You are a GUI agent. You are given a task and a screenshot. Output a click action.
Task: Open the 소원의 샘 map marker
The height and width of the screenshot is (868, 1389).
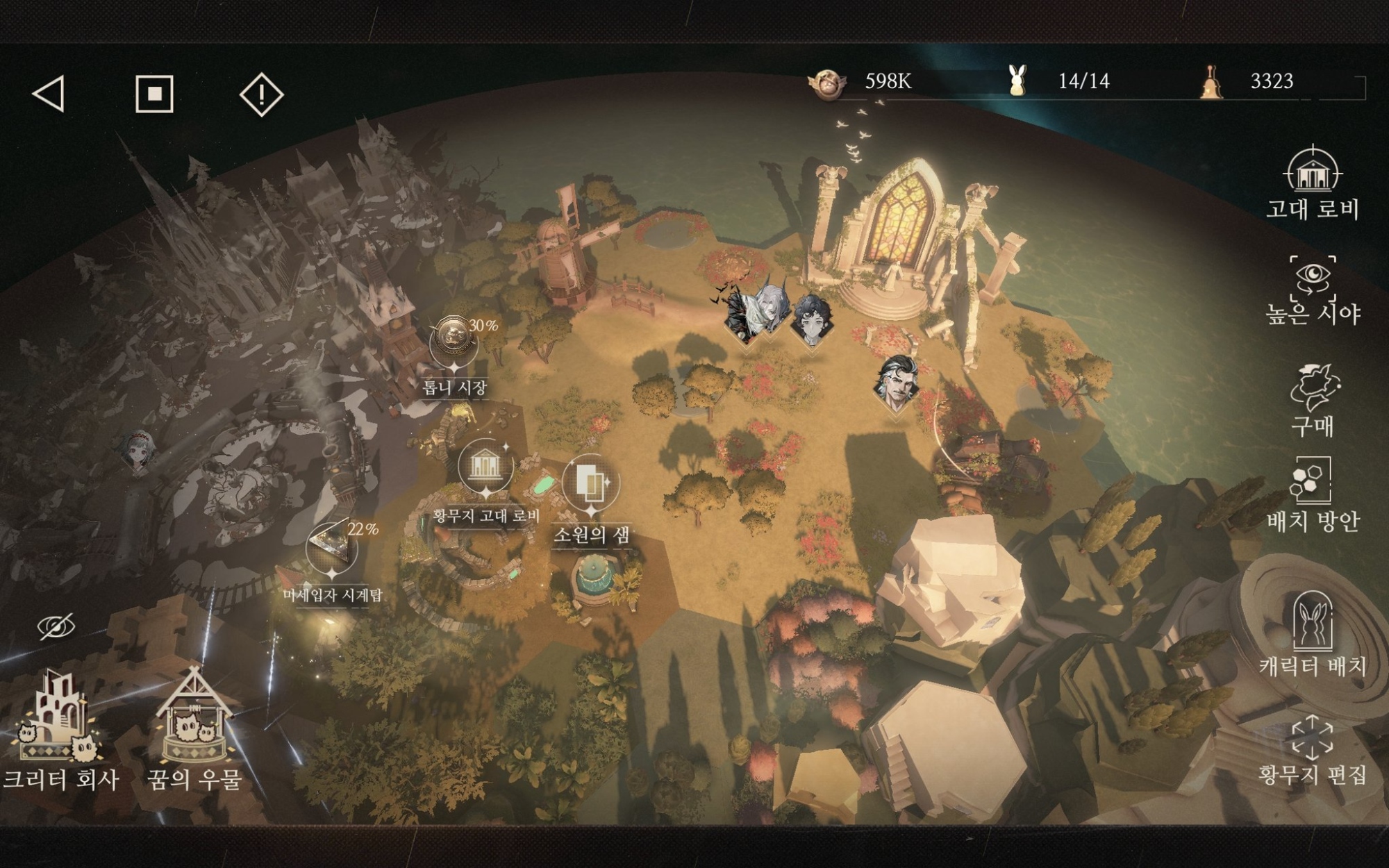click(x=590, y=483)
